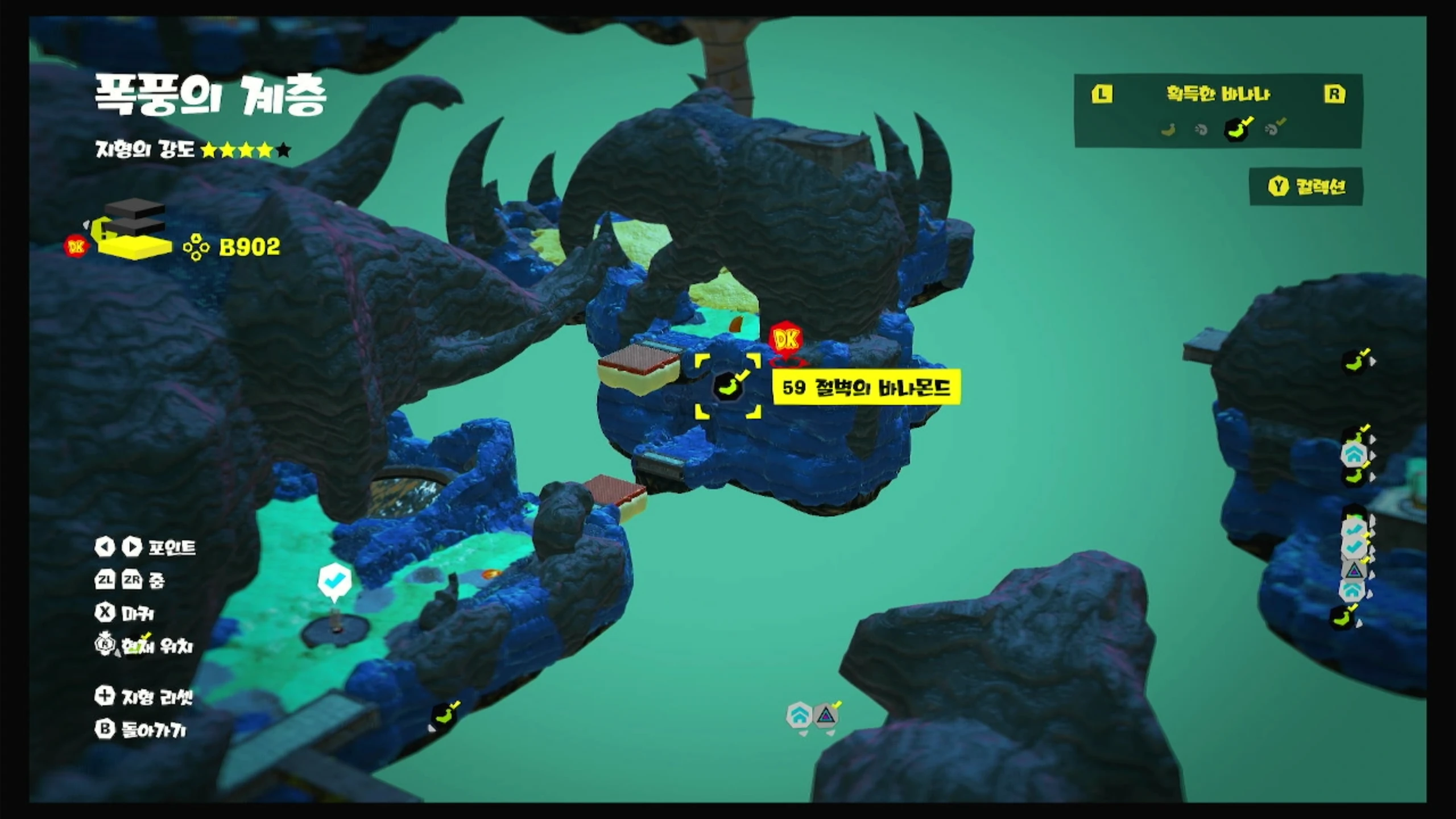The image size is (1456, 819).
Task: Select the blue checkmark checkpoint marker
Action: 334,581
